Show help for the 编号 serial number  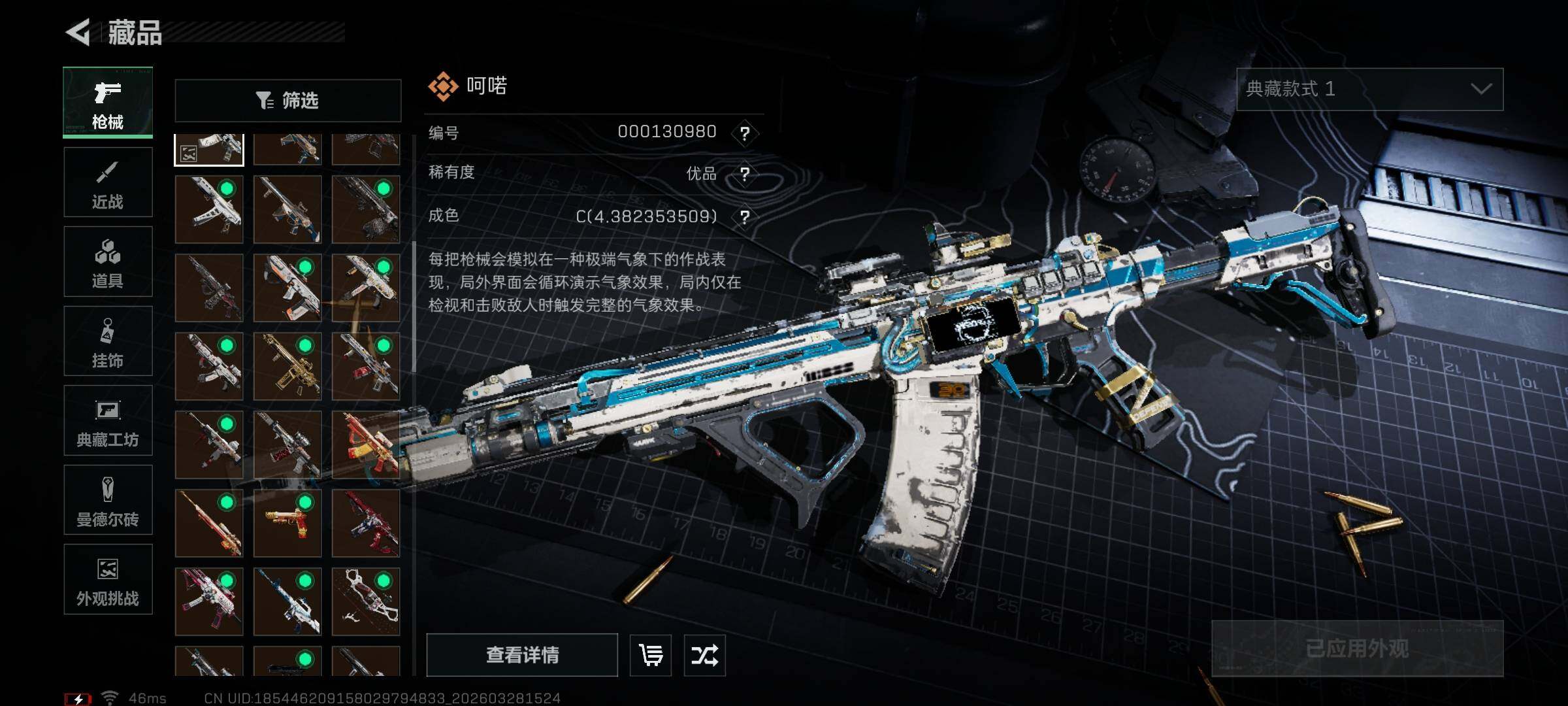point(744,133)
